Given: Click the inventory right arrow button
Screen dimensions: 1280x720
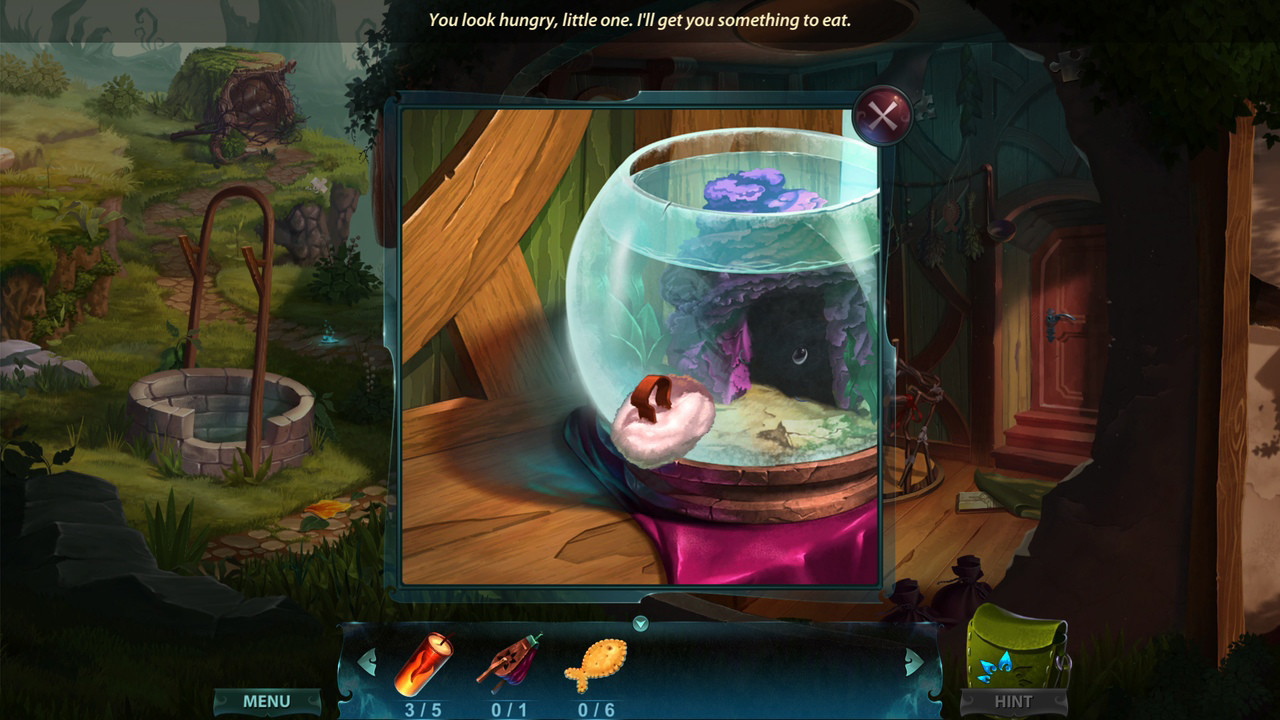Looking at the screenshot, I should pyautogui.click(x=914, y=662).
